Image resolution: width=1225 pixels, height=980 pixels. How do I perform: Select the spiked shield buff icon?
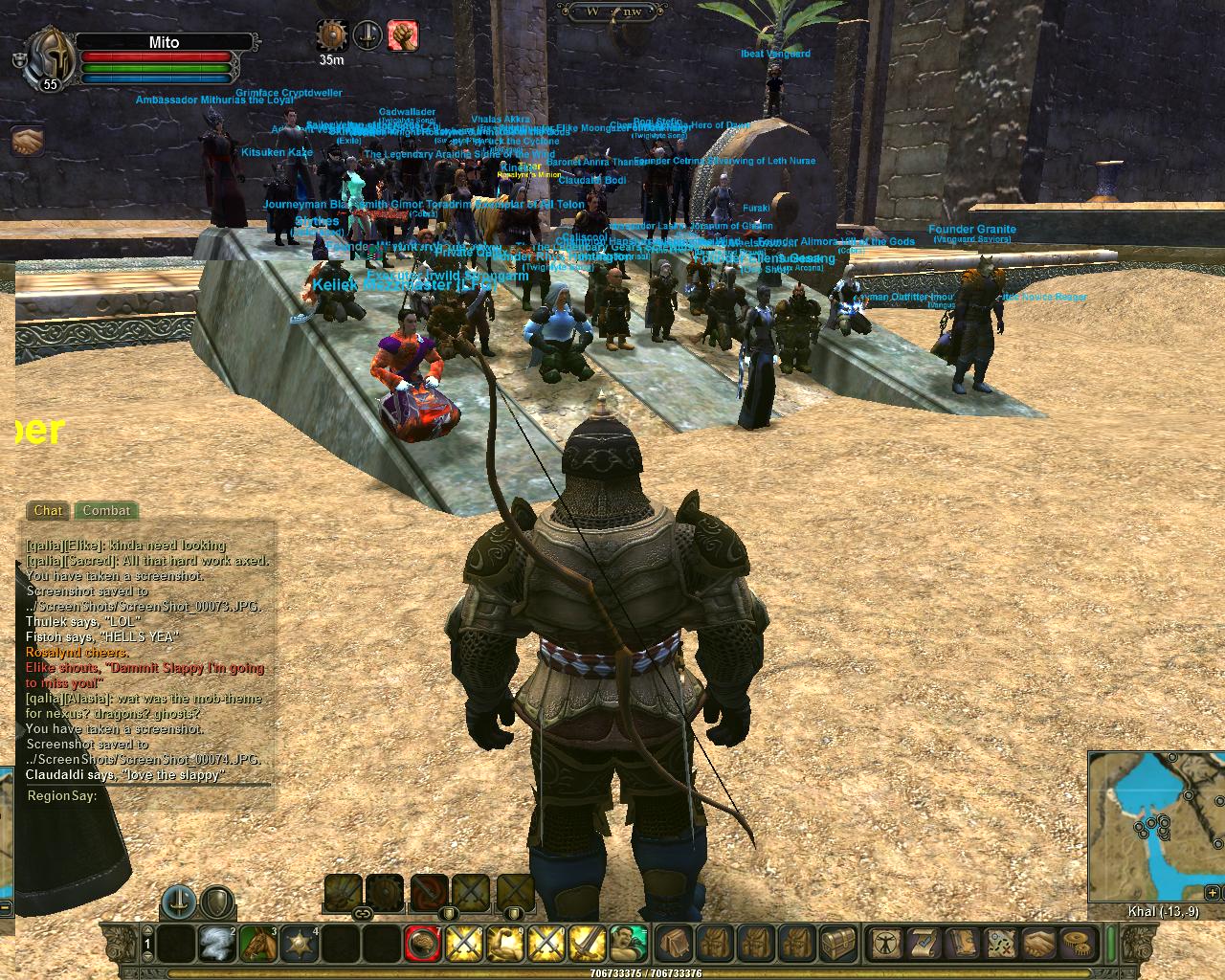click(x=332, y=35)
